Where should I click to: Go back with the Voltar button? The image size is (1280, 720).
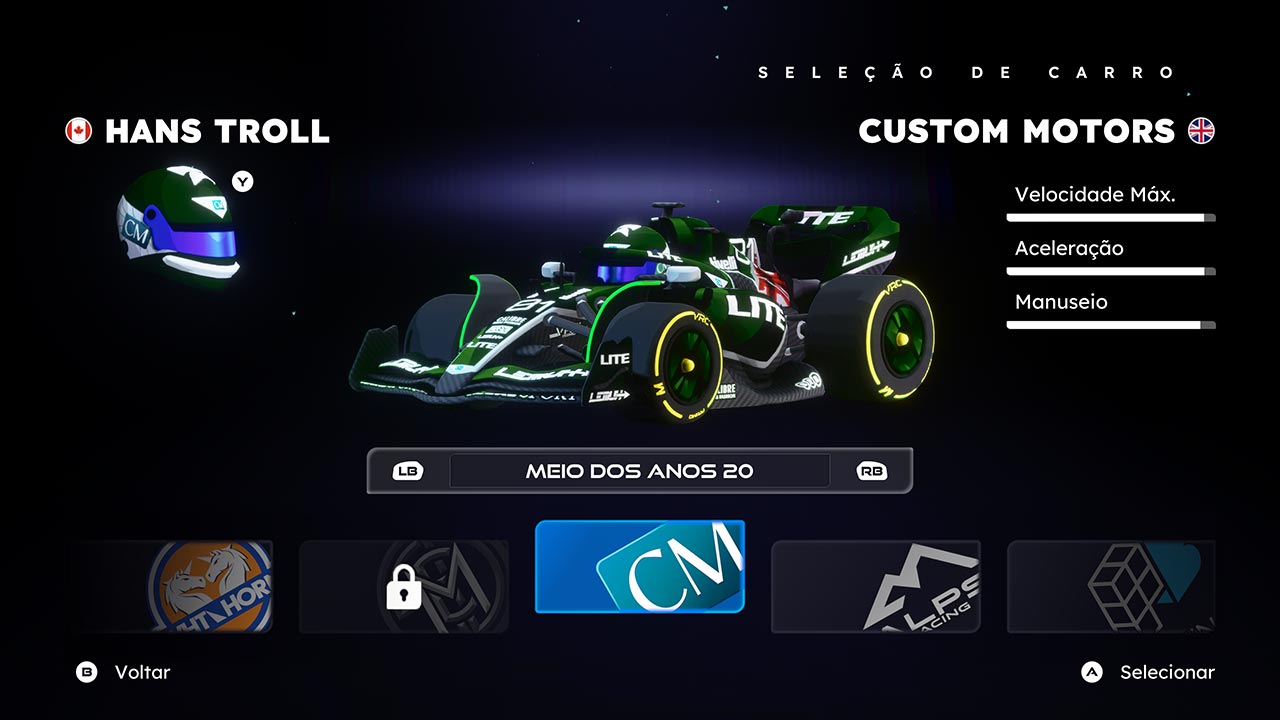pyautogui.click(x=123, y=672)
